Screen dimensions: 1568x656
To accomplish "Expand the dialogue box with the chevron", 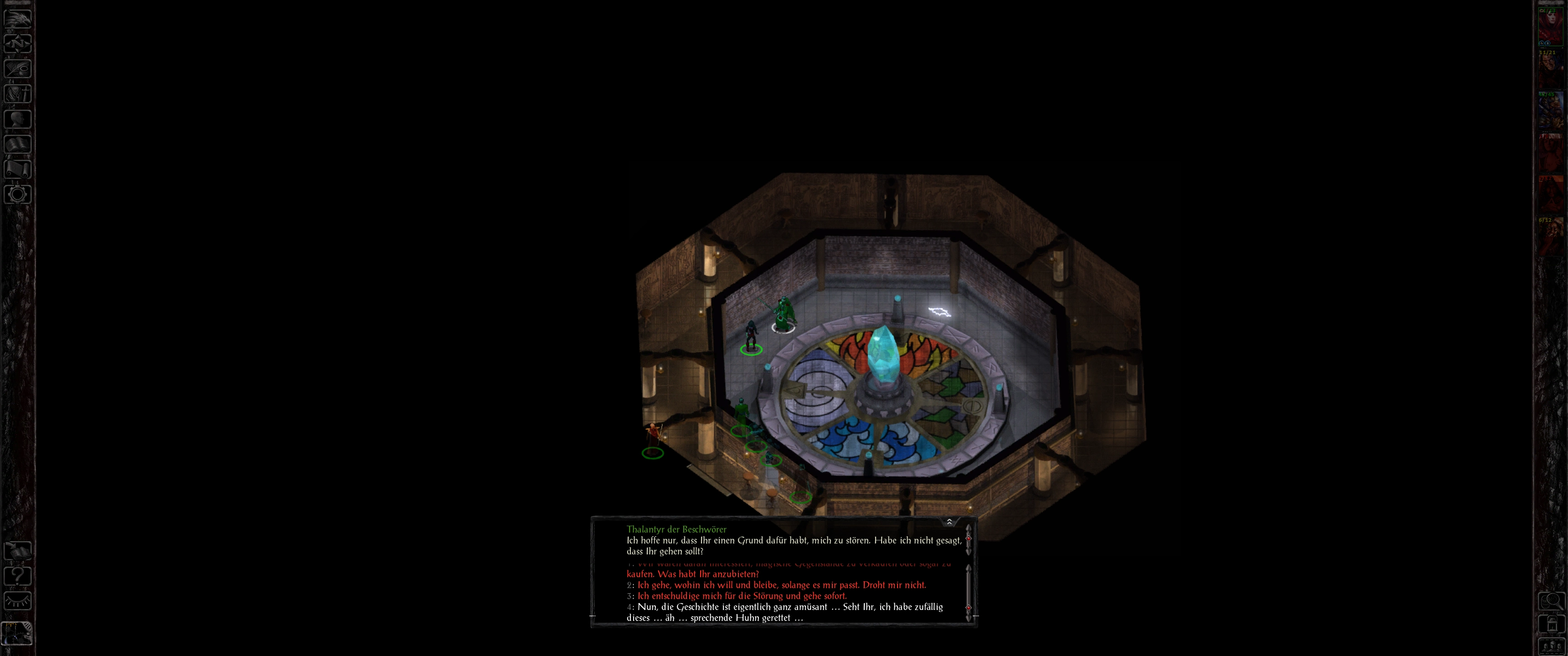I will (949, 522).
